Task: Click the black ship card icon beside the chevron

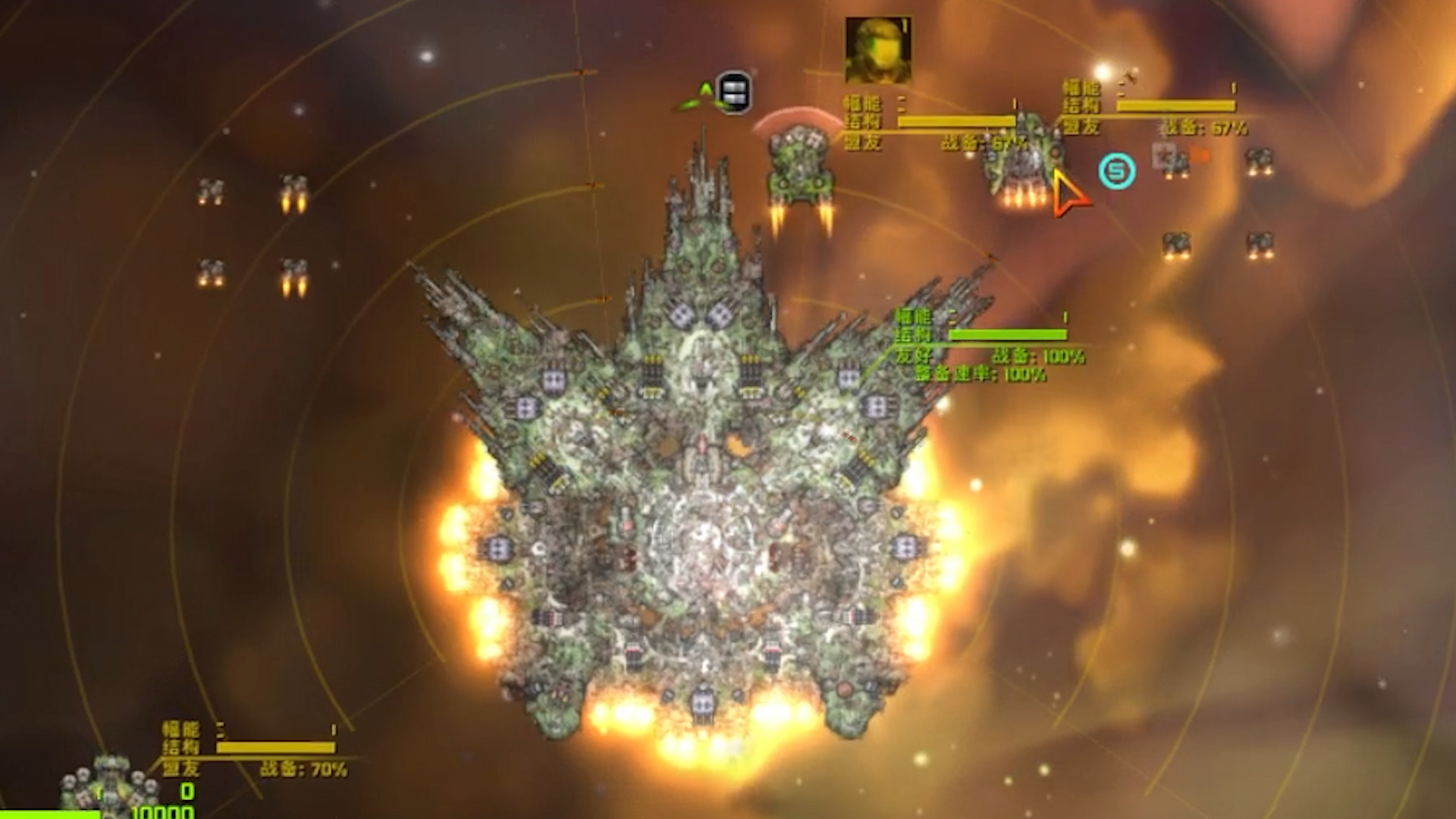Action: click(734, 93)
